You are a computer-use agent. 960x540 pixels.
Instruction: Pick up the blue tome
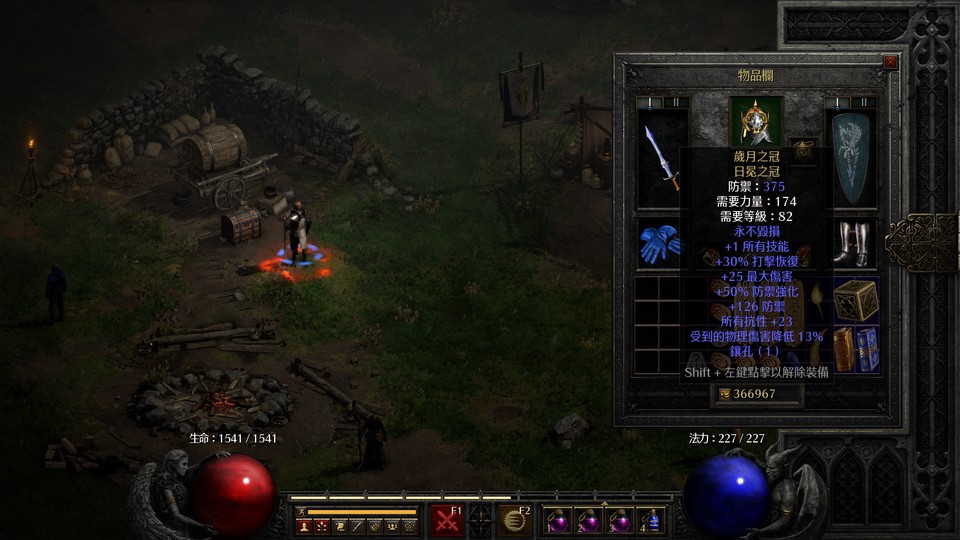coord(867,349)
